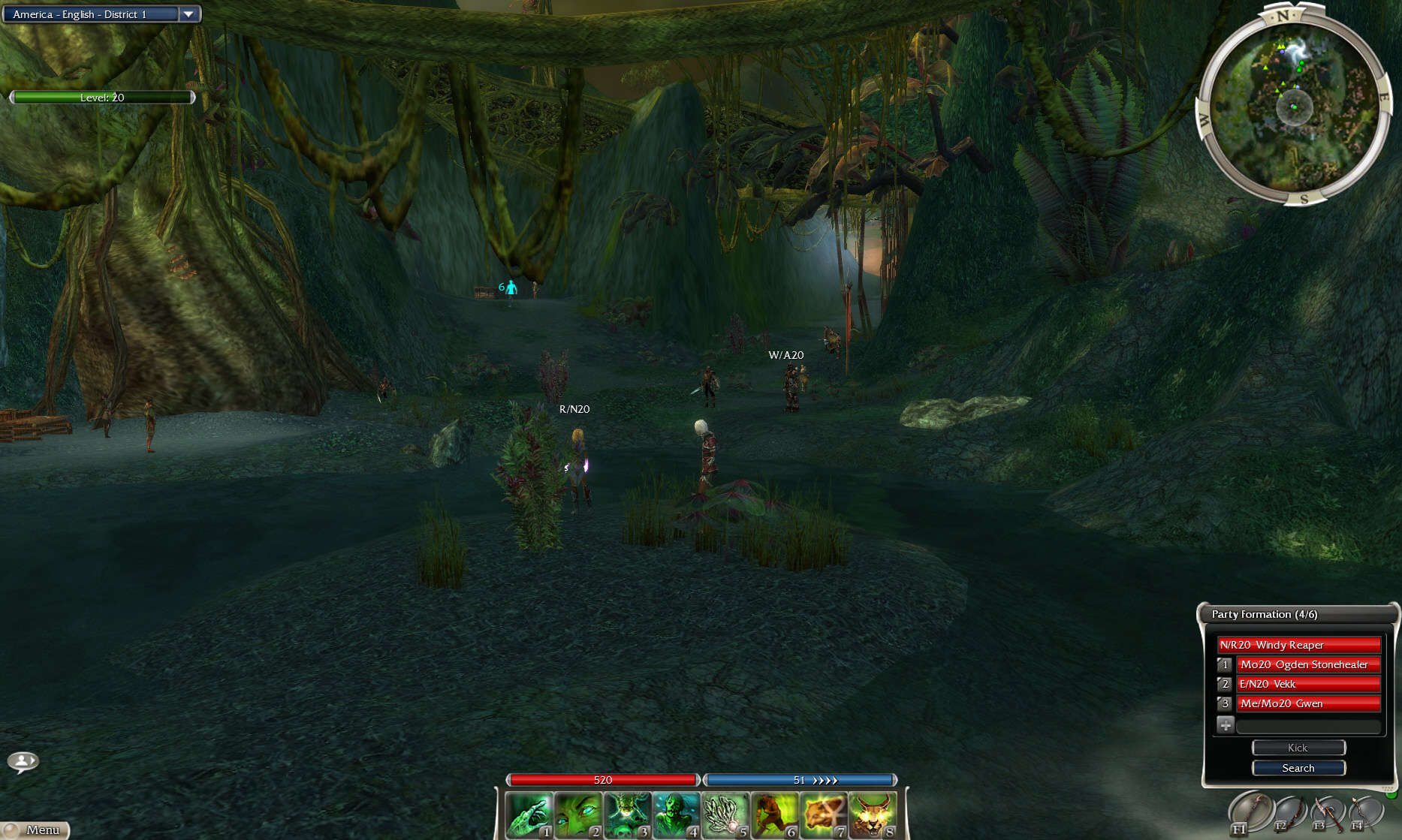Select Vekk in the party list
Screen dimensions: 1402x840
click(1307, 684)
